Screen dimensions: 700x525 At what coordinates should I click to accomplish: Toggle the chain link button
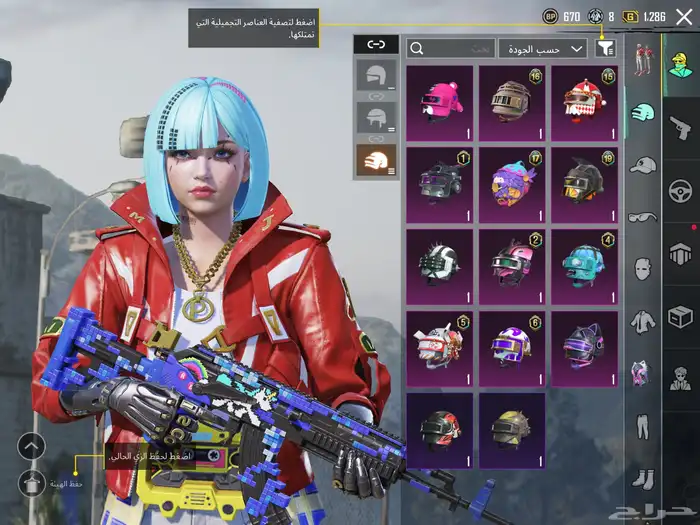[x=376, y=44]
